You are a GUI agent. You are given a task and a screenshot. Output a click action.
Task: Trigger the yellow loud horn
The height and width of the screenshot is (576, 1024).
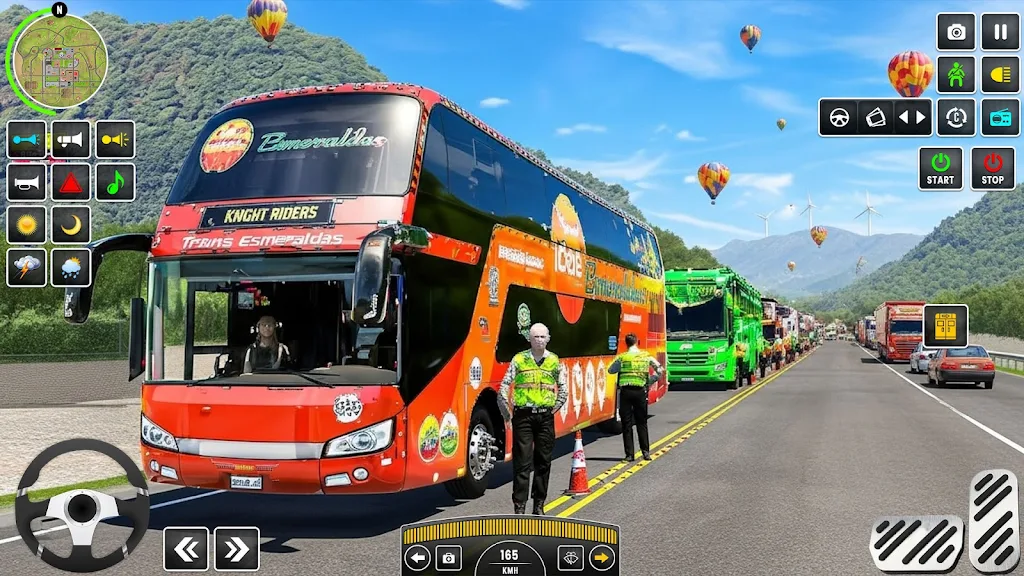pyautogui.click(x=115, y=139)
